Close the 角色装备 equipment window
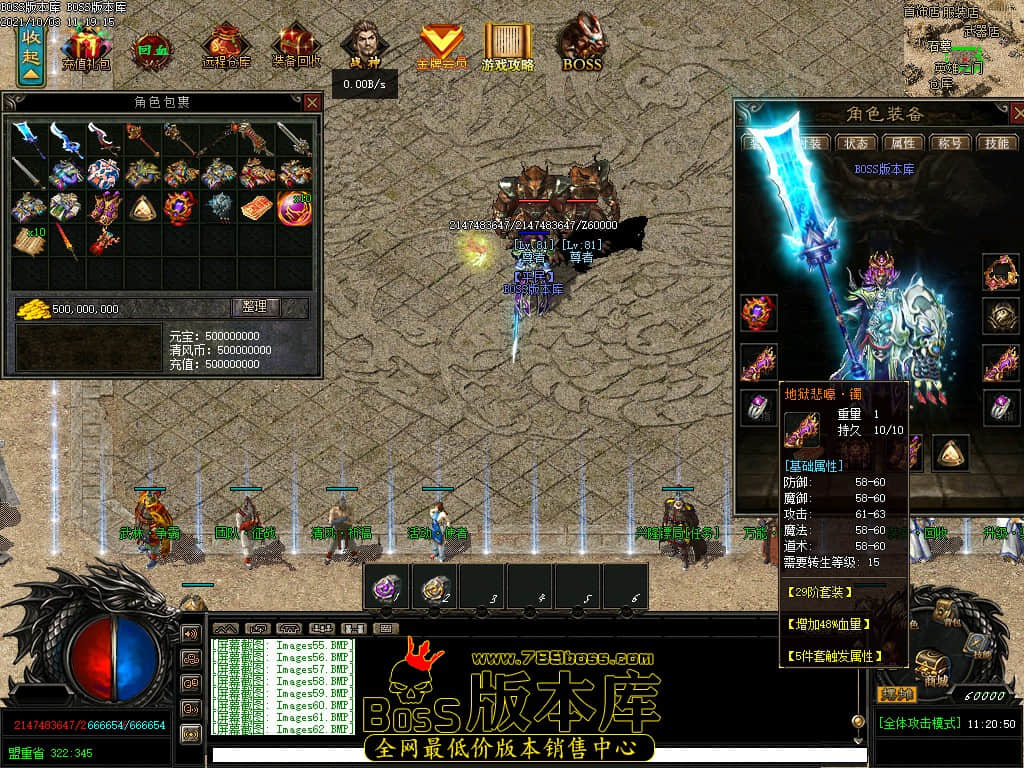This screenshot has height=768, width=1024. pyautogui.click(x=1012, y=113)
